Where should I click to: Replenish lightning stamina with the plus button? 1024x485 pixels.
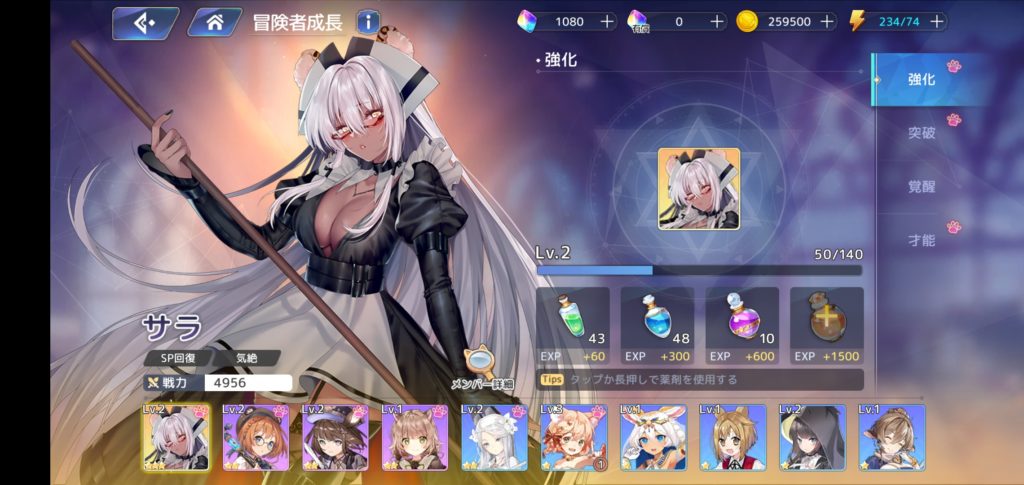tap(936, 21)
